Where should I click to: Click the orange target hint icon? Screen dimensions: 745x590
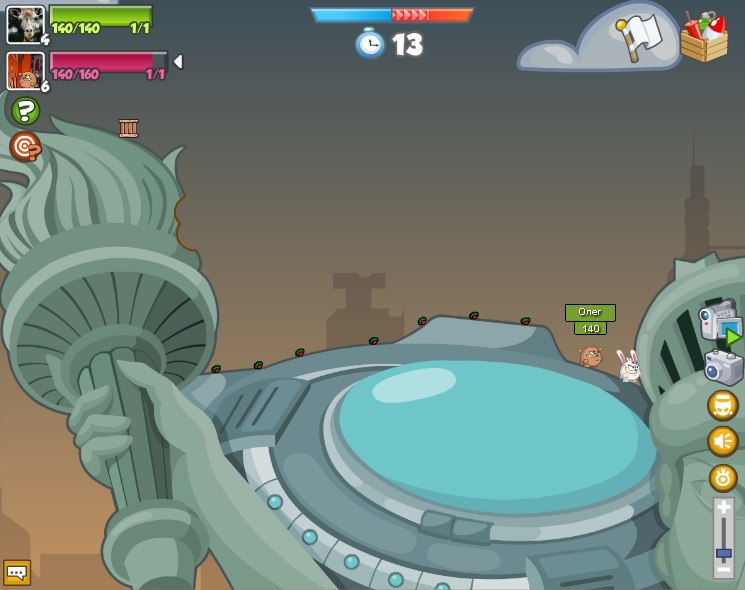pyautogui.click(x=25, y=147)
